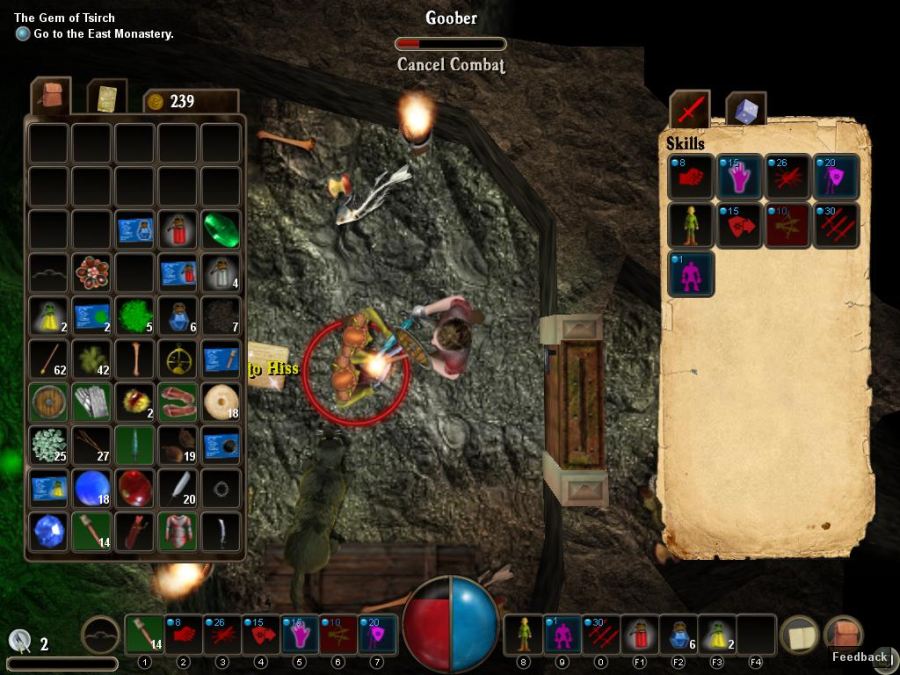Choose the raw bacon strips in inventory
Image resolution: width=900 pixels, height=675 pixels.
[x=177, y=401]
